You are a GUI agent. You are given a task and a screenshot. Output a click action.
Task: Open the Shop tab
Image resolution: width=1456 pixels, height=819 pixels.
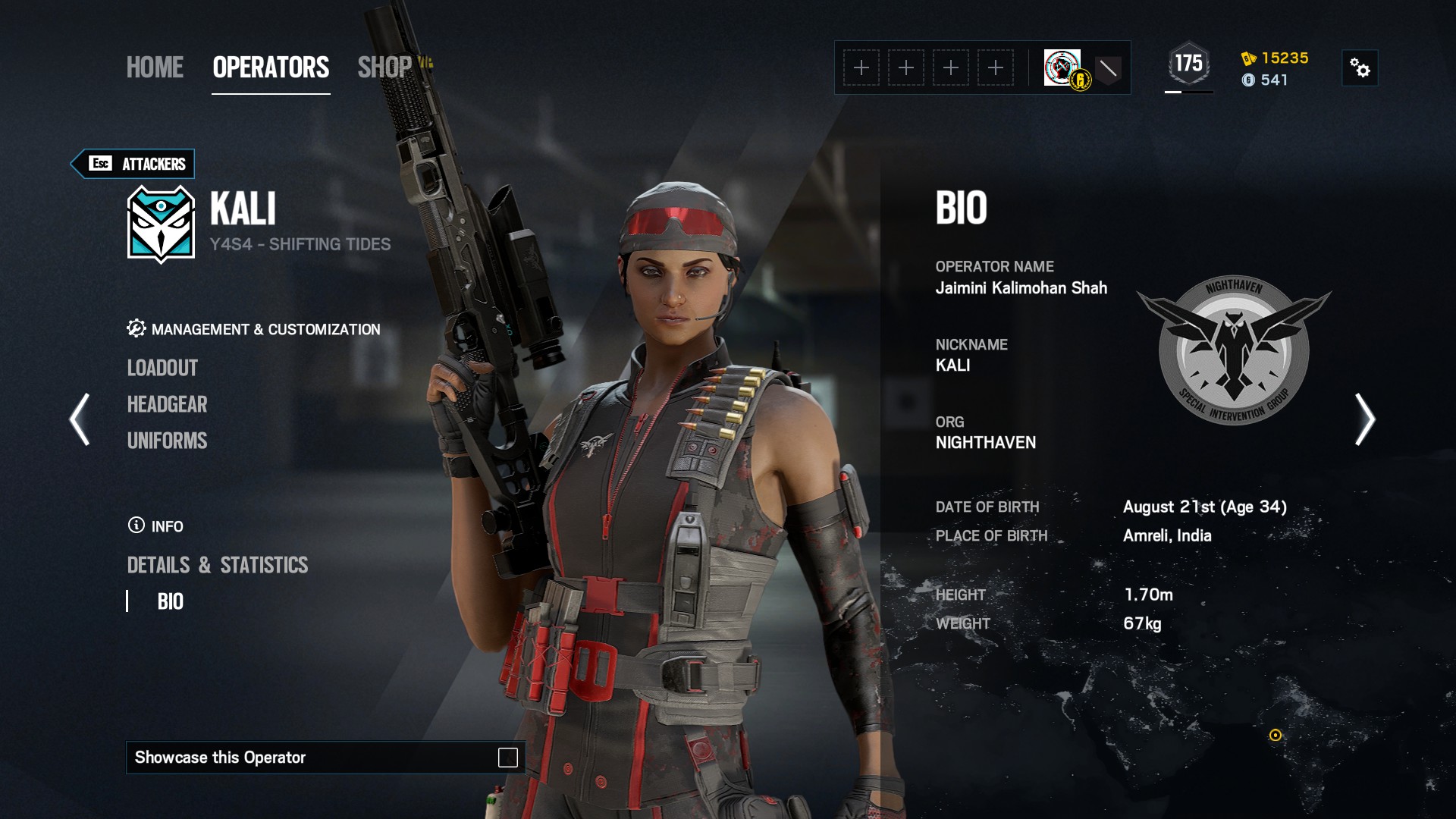coord(384,67)
